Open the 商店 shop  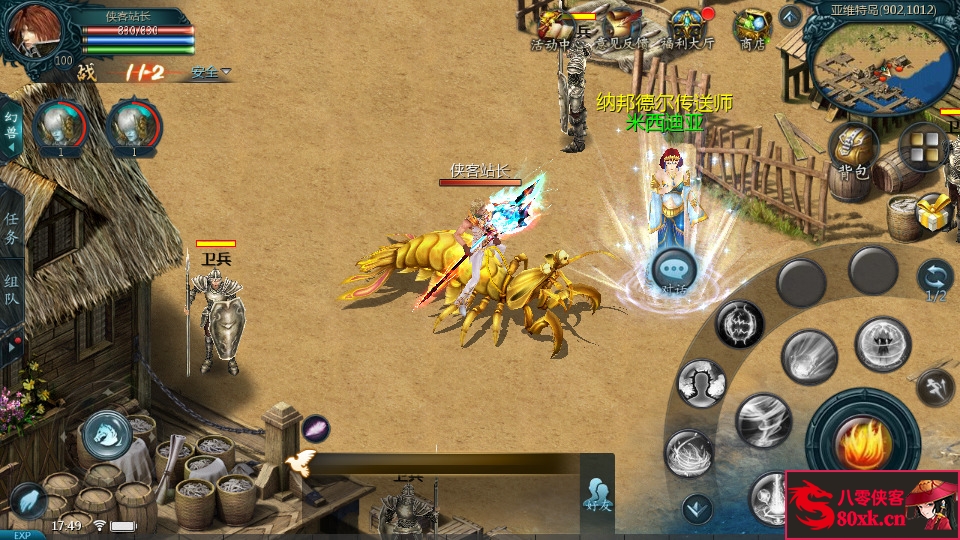pos(752,28)
